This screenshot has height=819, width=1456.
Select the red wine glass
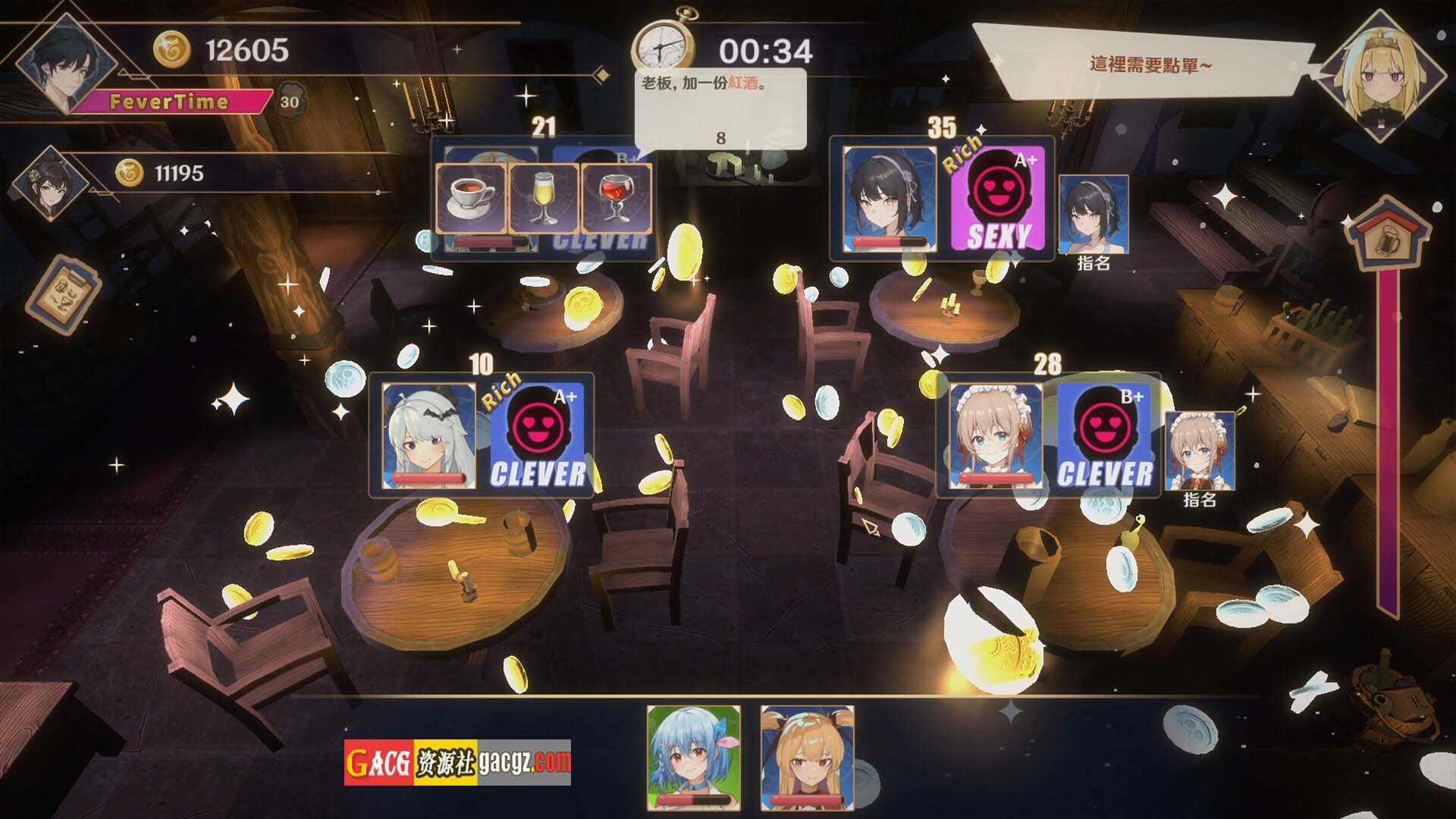point(615,199)
